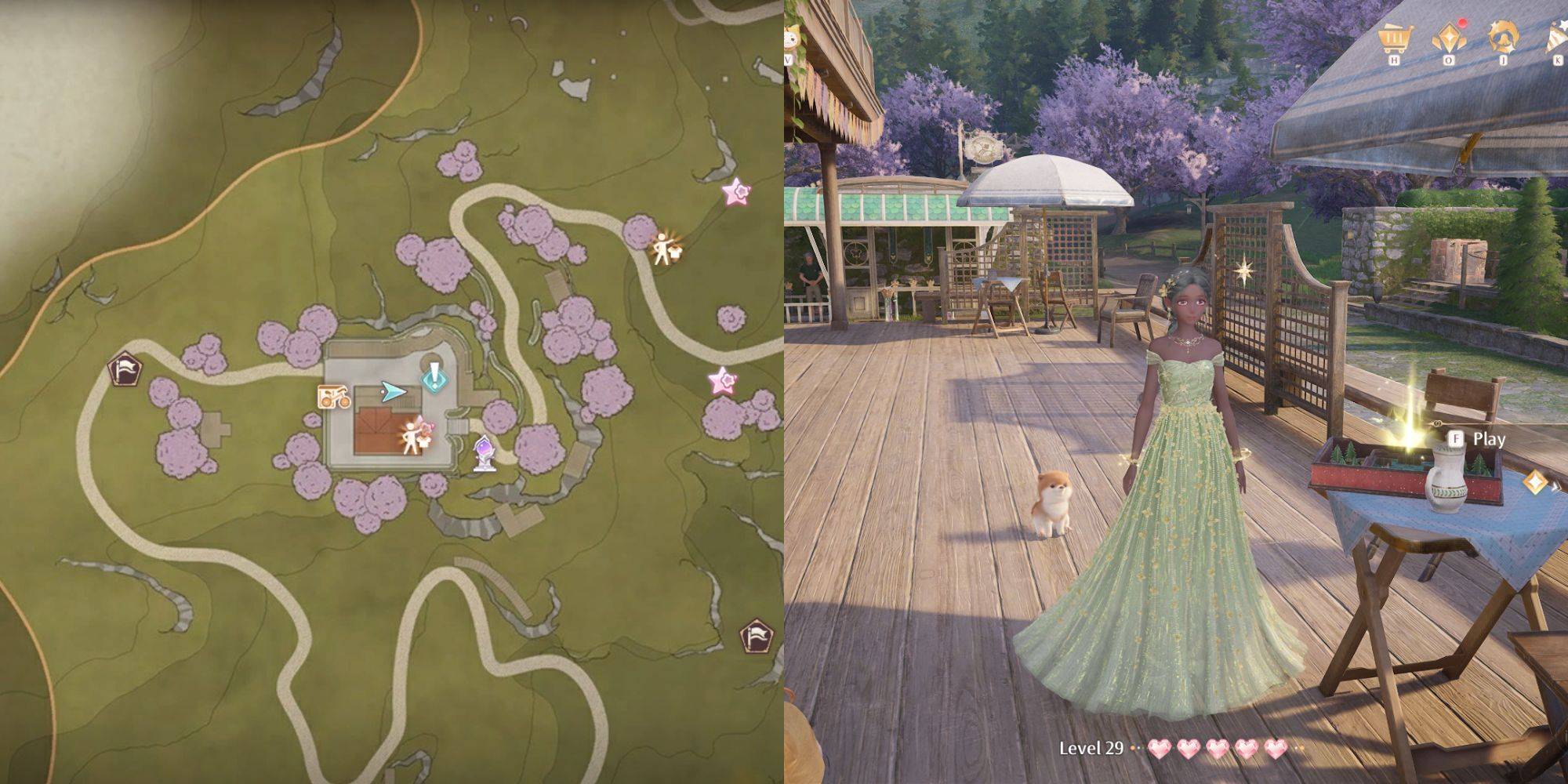The width and height of the screenshot is (1568, 784).
Task: Toggle the red notification dot on the currency icon
Action: [1462, 24]
